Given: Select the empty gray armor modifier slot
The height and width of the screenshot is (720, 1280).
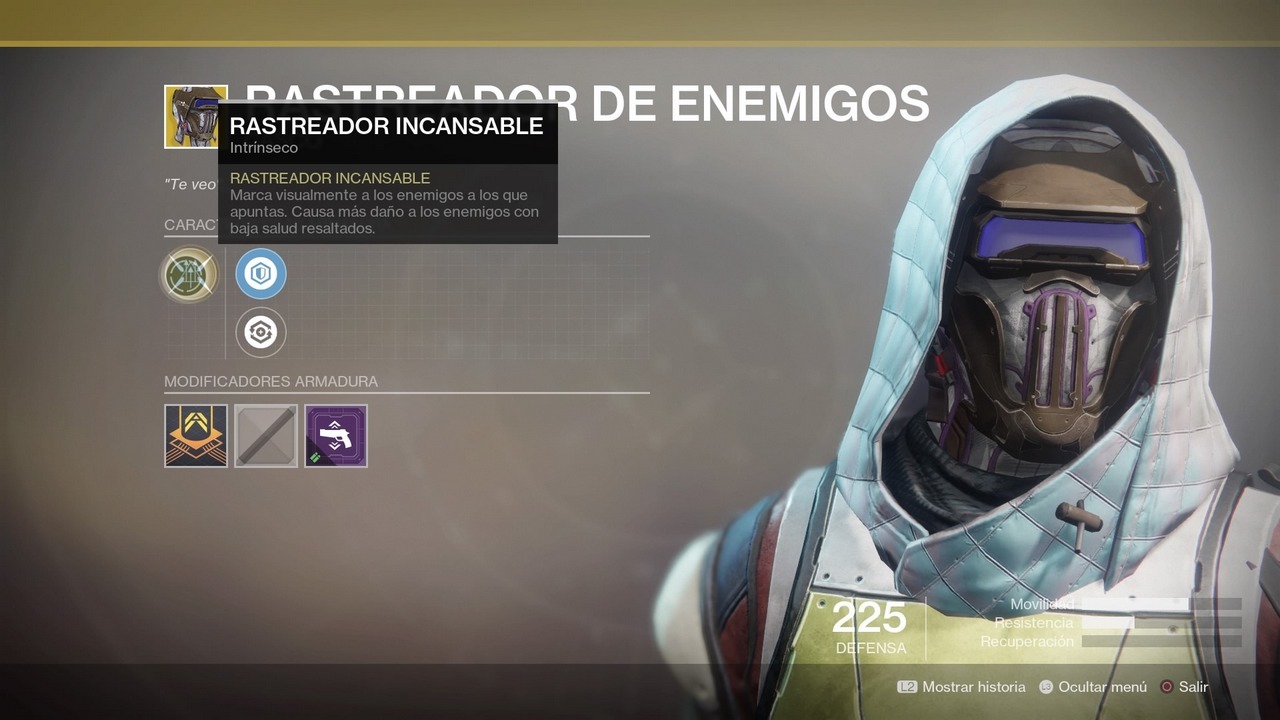Looking at the screenshot, I should point(266,435).
